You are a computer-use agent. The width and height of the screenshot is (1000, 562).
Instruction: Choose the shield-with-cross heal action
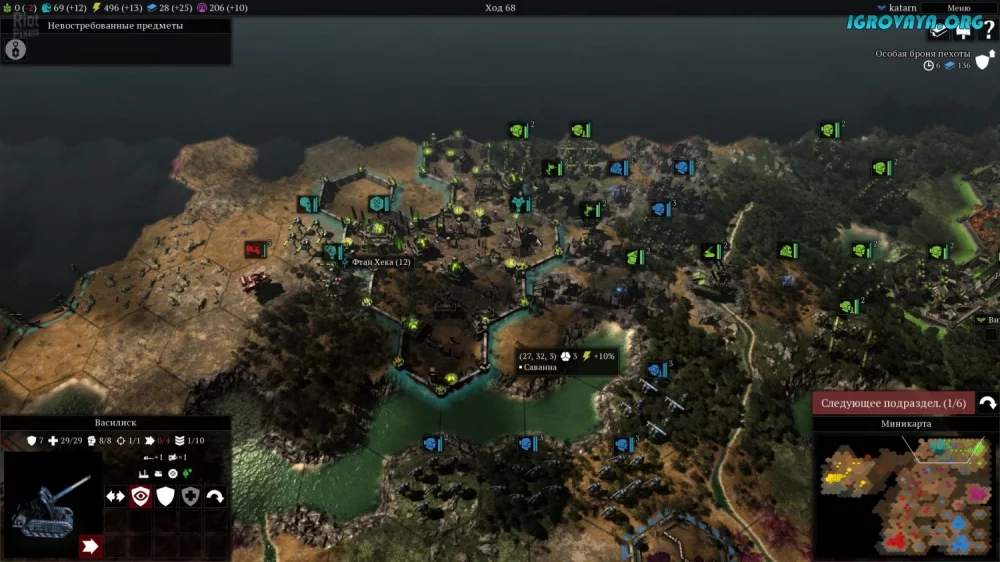pos(190,496)
